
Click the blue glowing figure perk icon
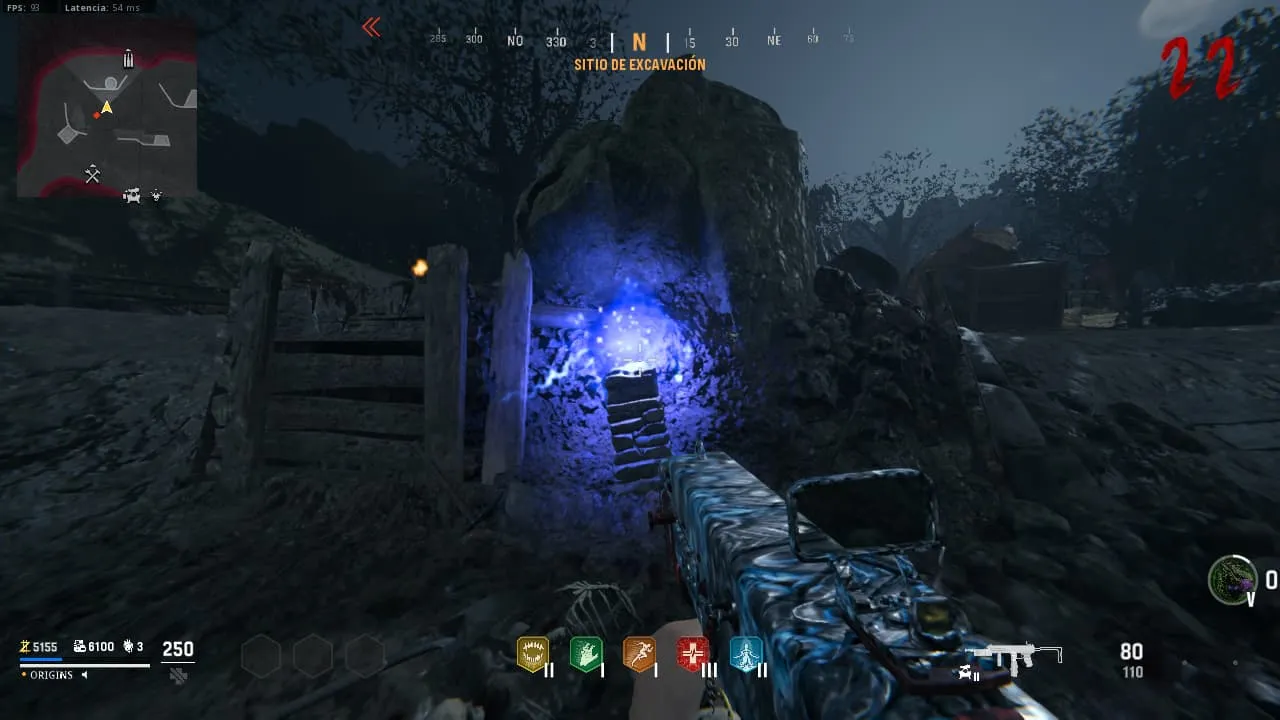(745, 654)
